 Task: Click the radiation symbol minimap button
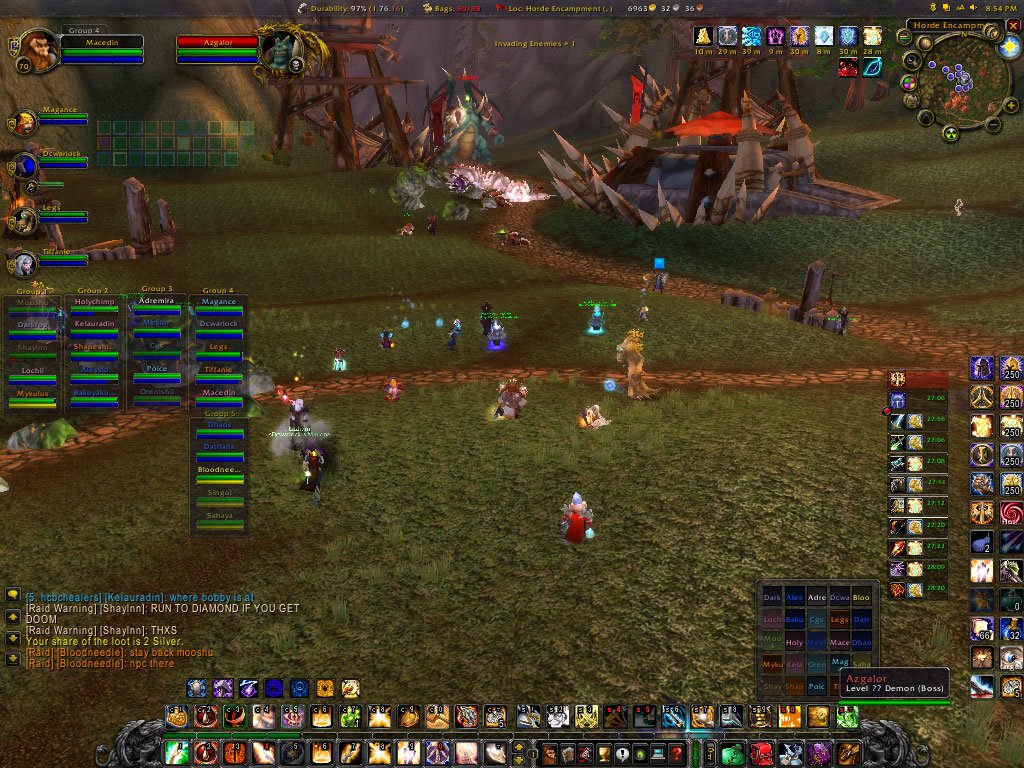(951, 133)
